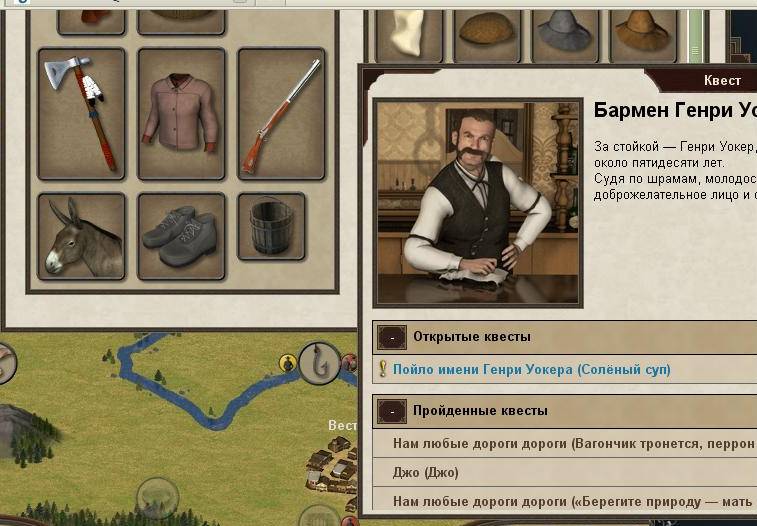Image resolution: width=757 pixels, height=526 pixels.
Task: Select the rifle equipment slot
Action: (282, 112)
